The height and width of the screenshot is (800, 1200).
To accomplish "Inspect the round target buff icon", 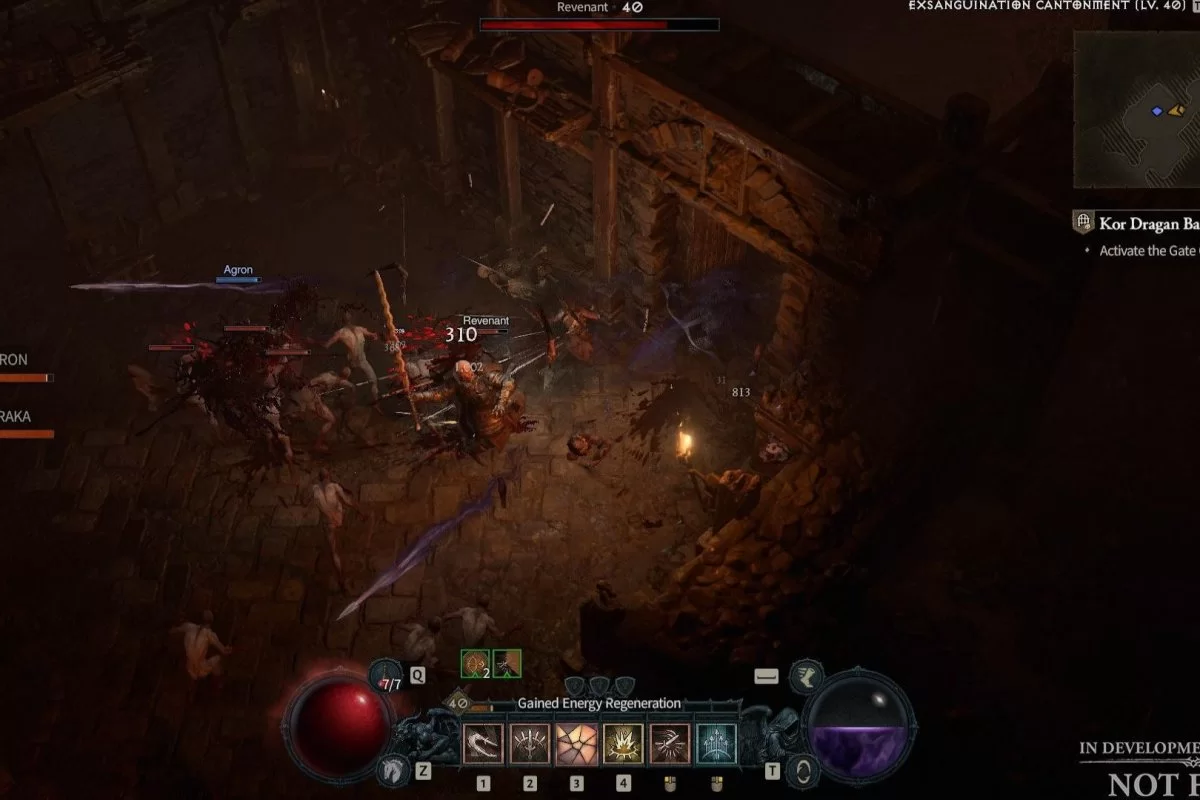I will pyautogui.click(x=474, y=662).
